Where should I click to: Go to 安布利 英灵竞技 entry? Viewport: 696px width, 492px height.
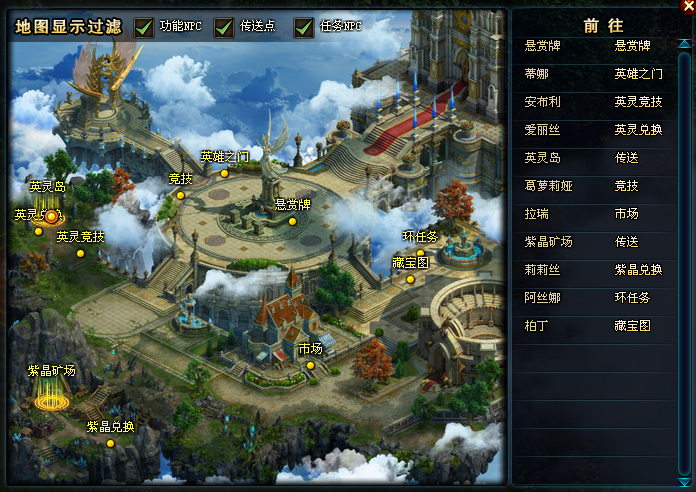point(600,102)
